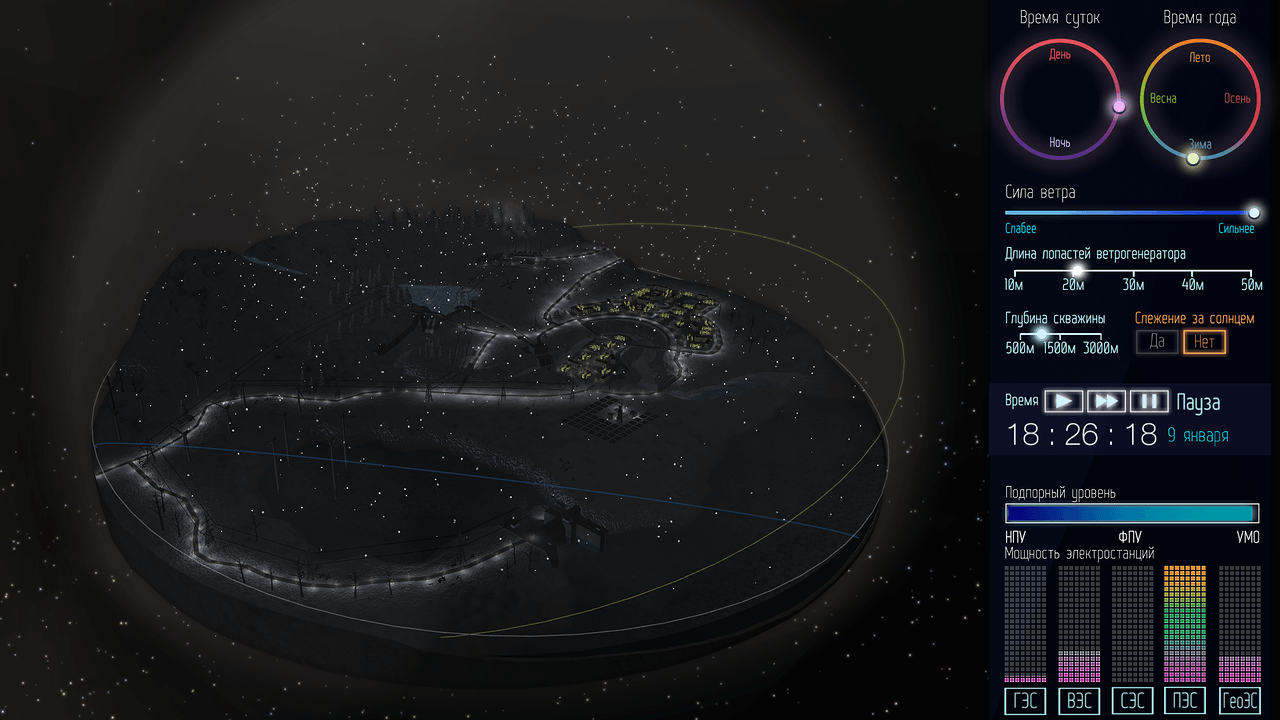The height and width of the screenshot is (720, 1280).
Task: Select Нет for sun tracking
Action: 1204,342
